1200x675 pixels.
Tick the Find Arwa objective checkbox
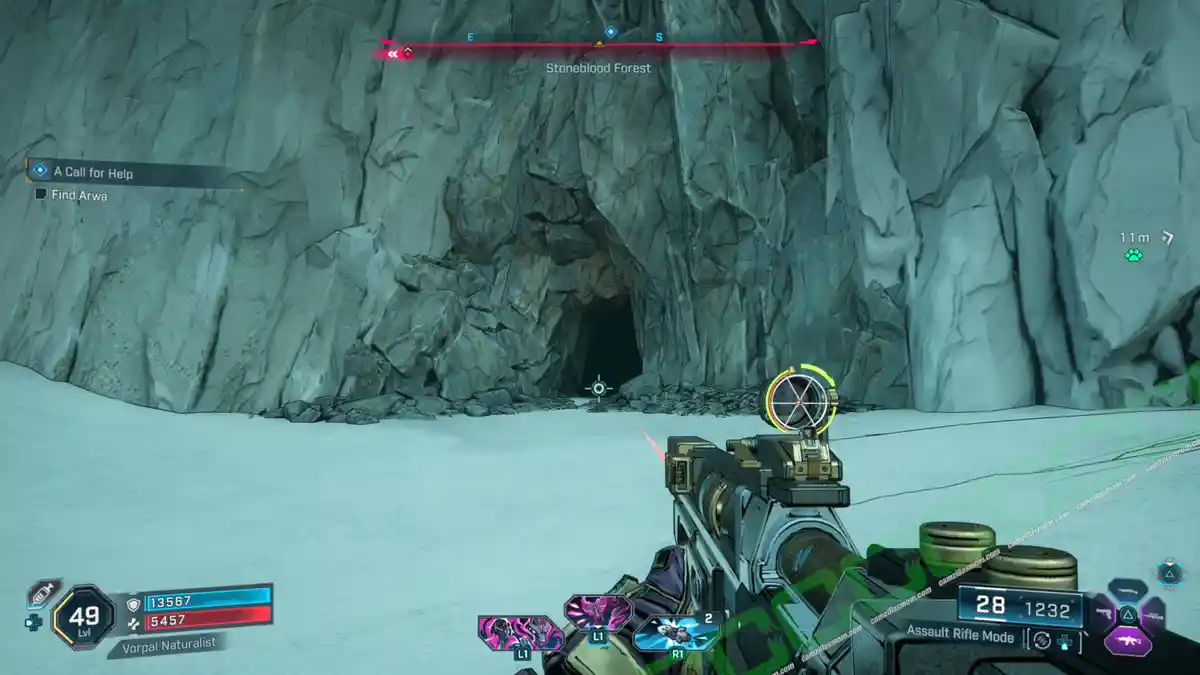tap(41, 195)
